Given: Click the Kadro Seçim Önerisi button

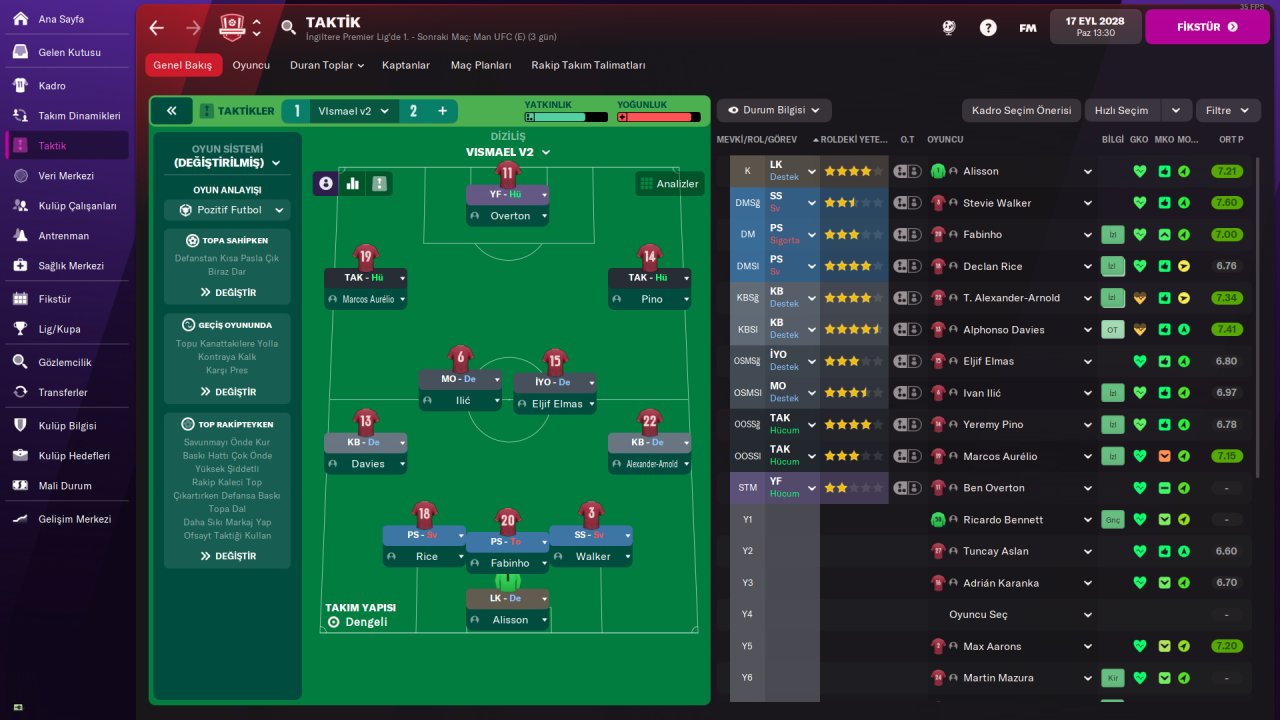Looking at the screenshot, I should click(1021, 110).
